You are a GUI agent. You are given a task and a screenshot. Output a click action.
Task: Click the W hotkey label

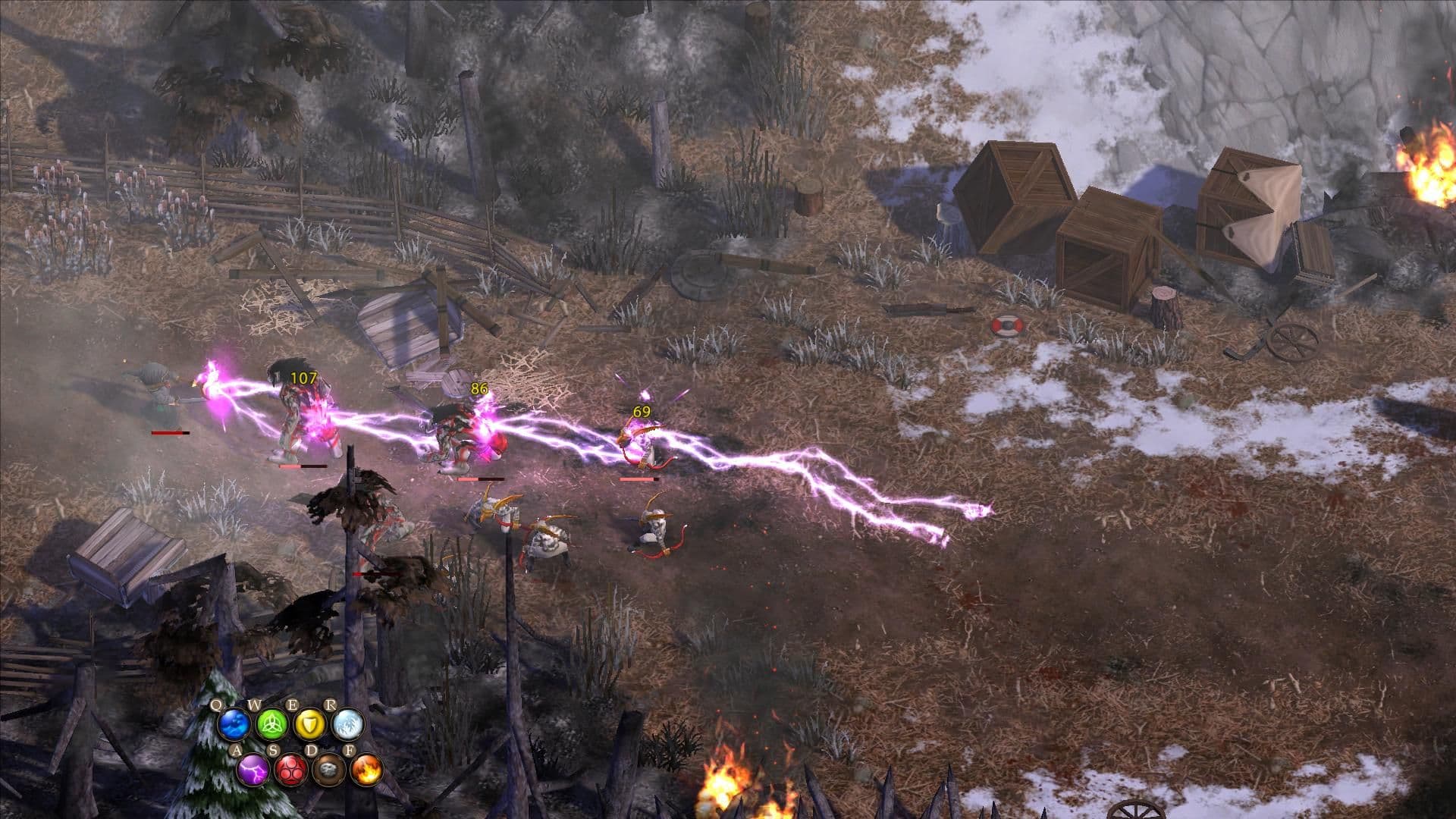[255, 705]
